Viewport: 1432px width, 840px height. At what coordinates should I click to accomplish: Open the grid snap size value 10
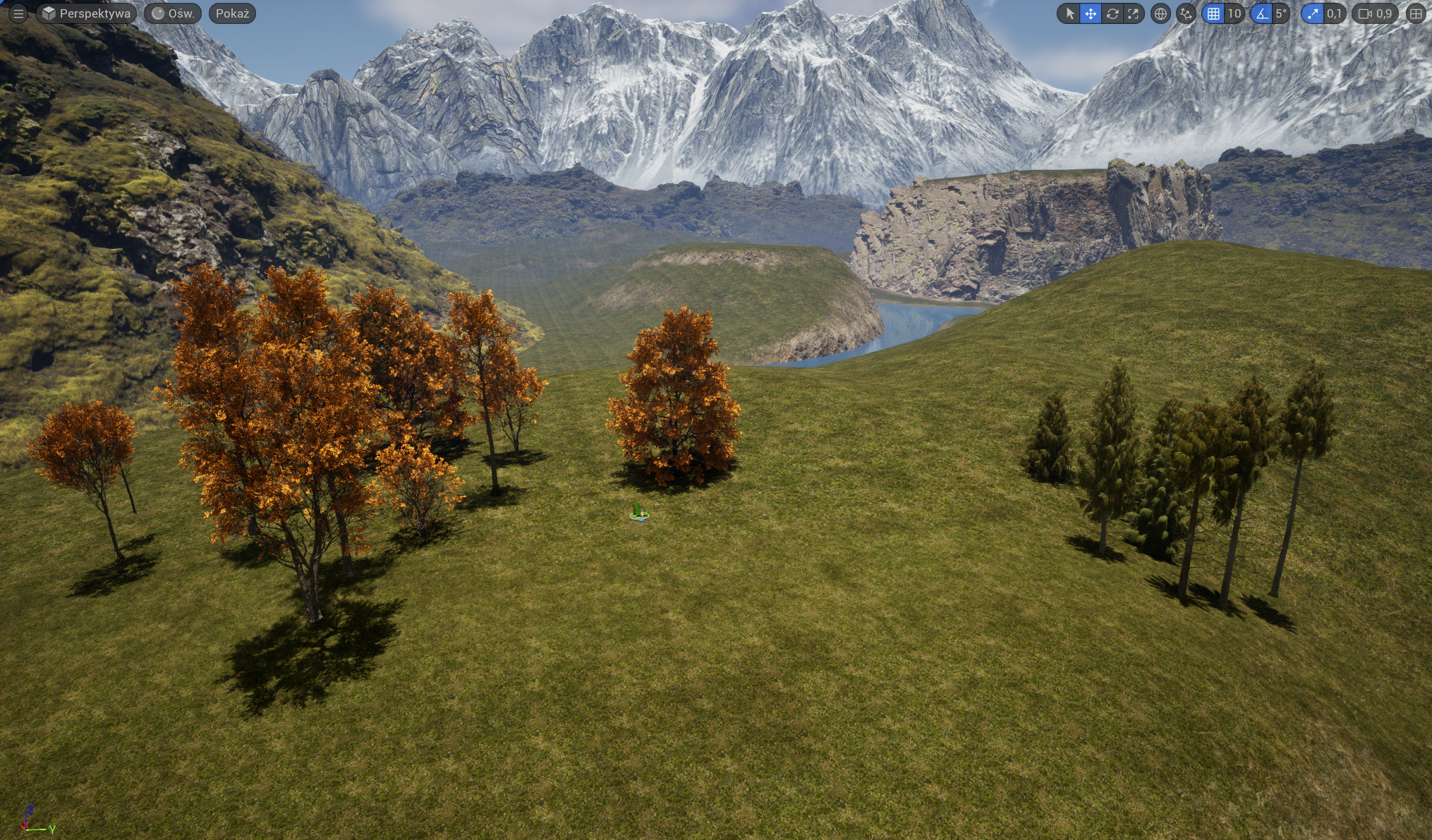click(x=1234, y=13)
